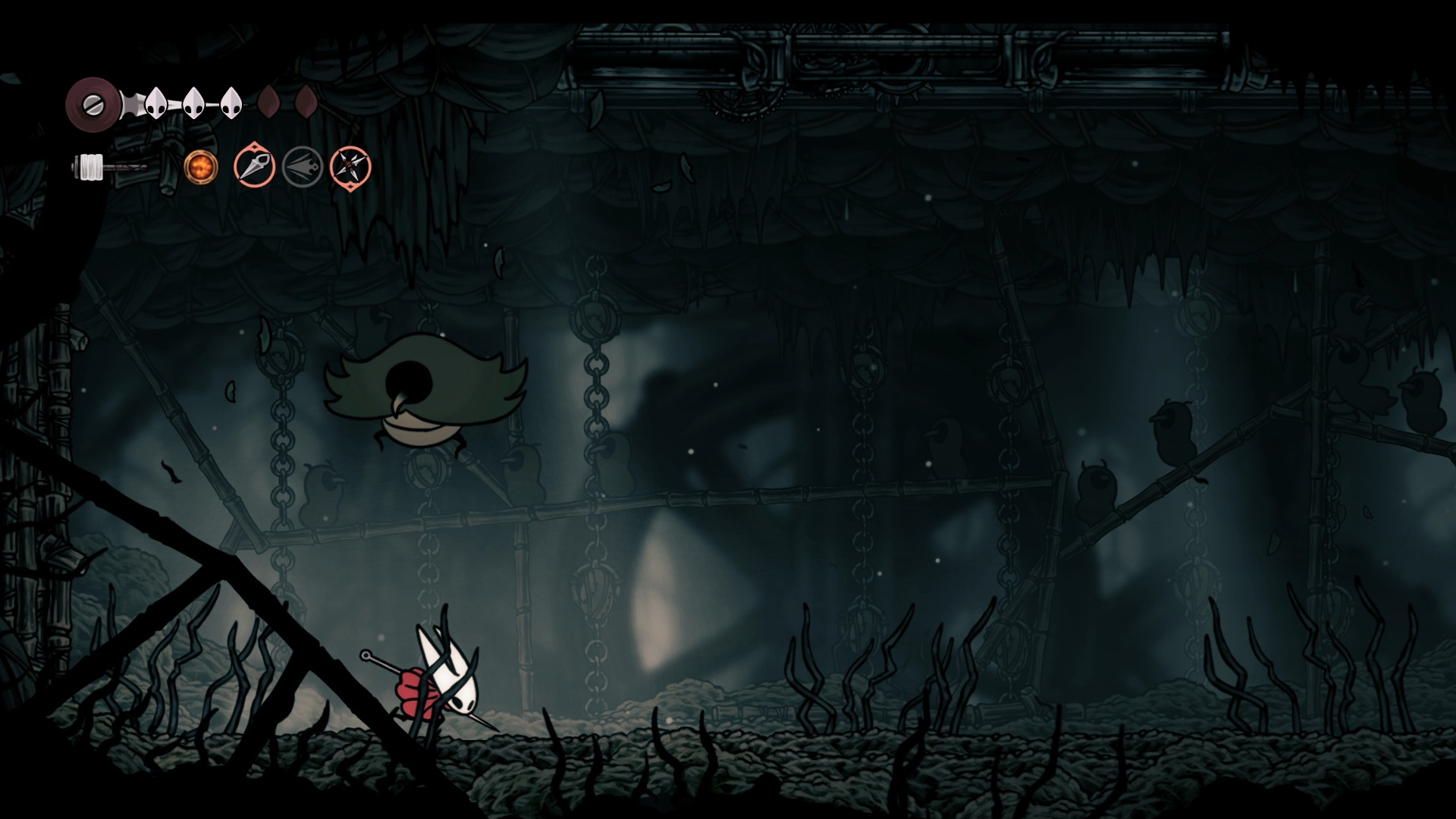
Task: Choose the greyed-out dart tool
Action: pos(303,167)
